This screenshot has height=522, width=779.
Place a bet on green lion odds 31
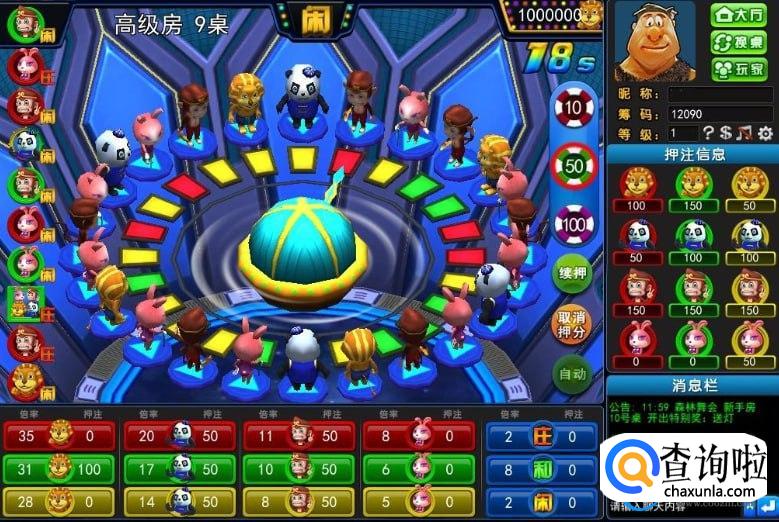point(58,468)
